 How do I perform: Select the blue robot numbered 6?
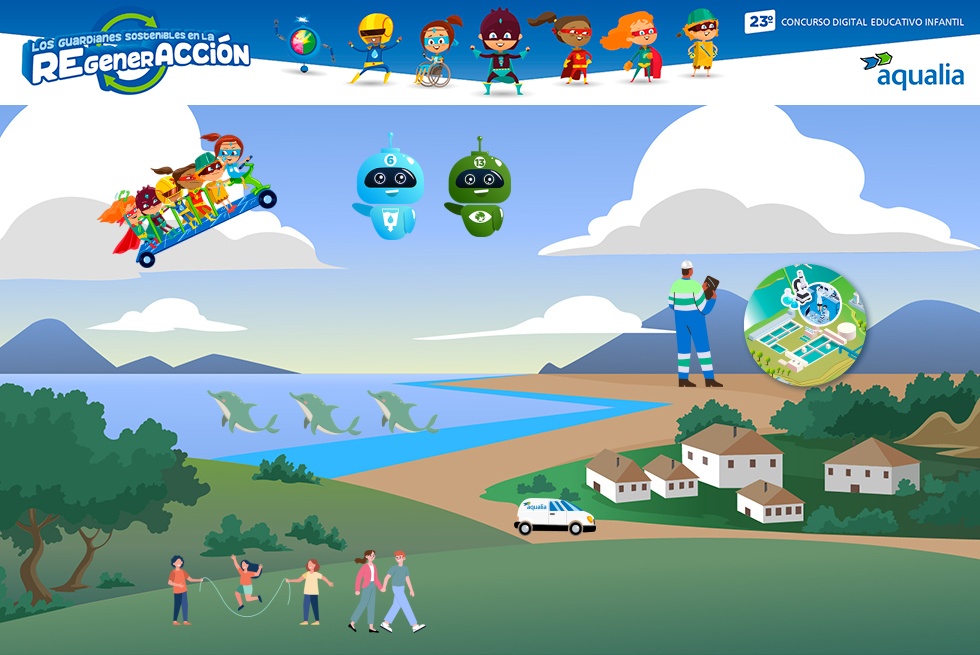[x=389, y=187]
